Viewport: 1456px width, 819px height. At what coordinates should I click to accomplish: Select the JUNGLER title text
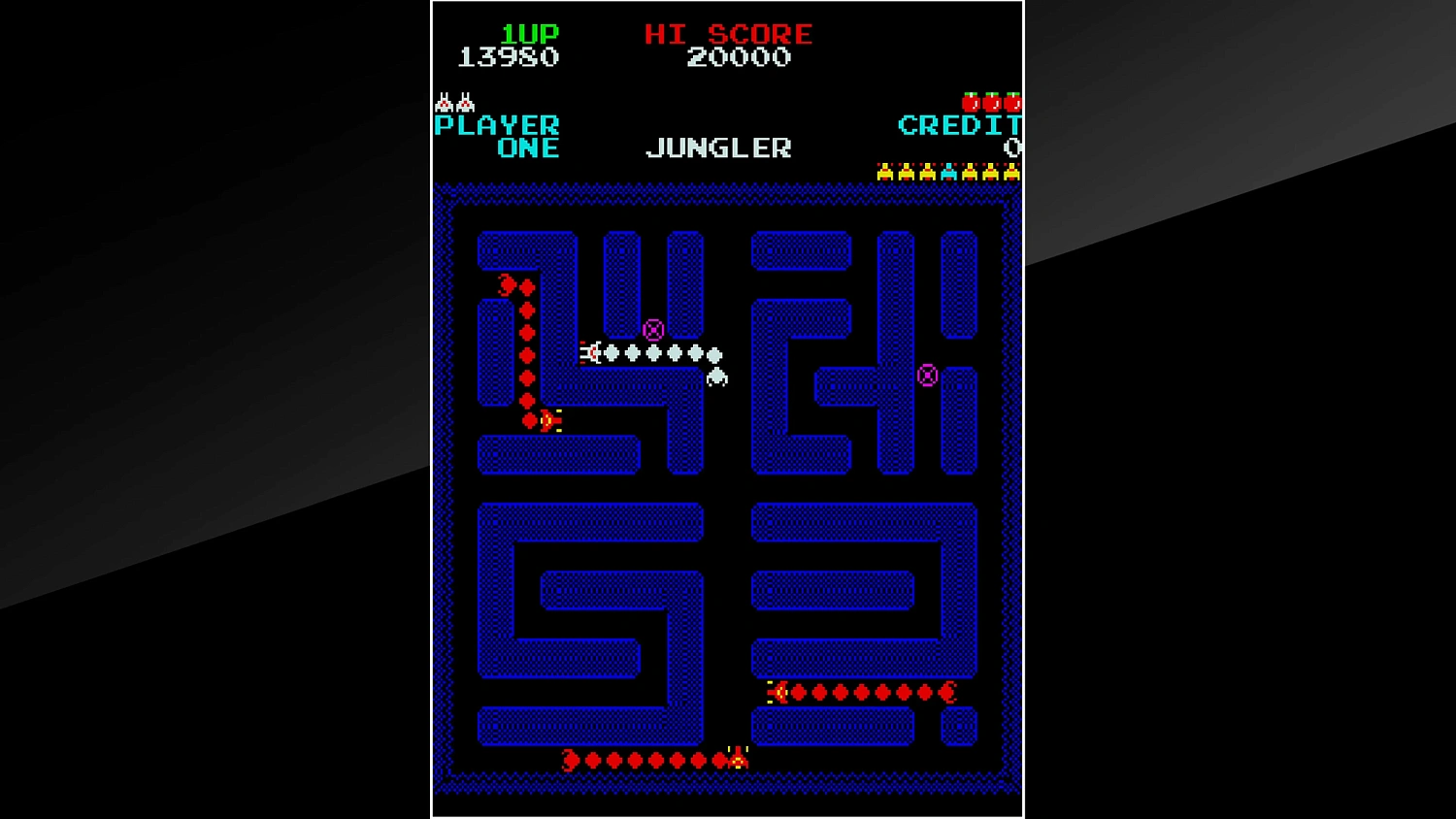click(x=718, y=147)
